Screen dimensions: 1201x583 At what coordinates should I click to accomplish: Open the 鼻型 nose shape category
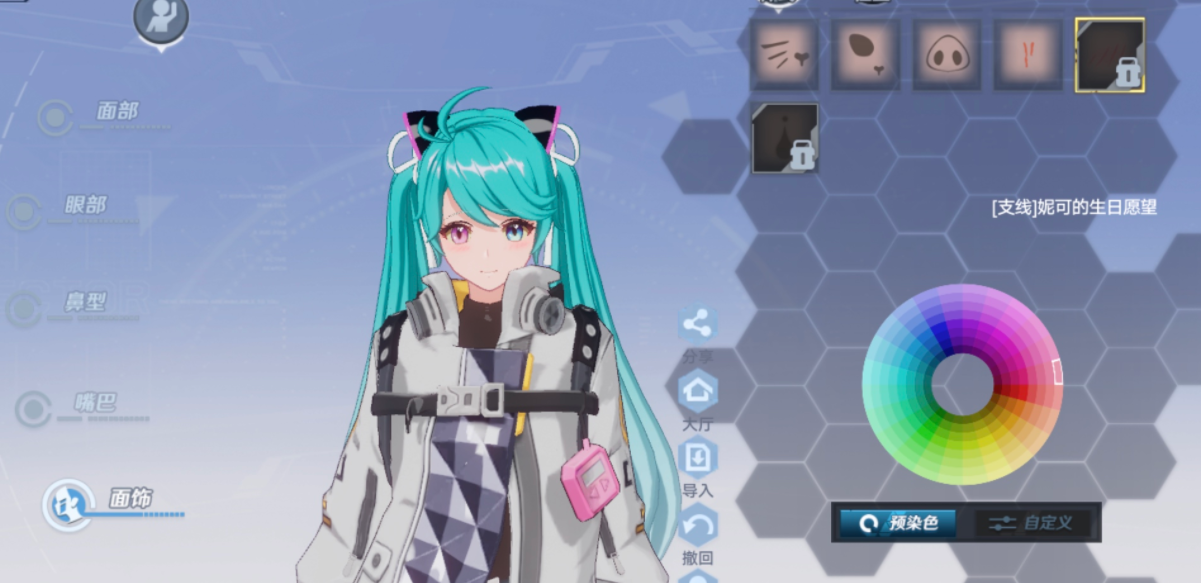[85, 303]
